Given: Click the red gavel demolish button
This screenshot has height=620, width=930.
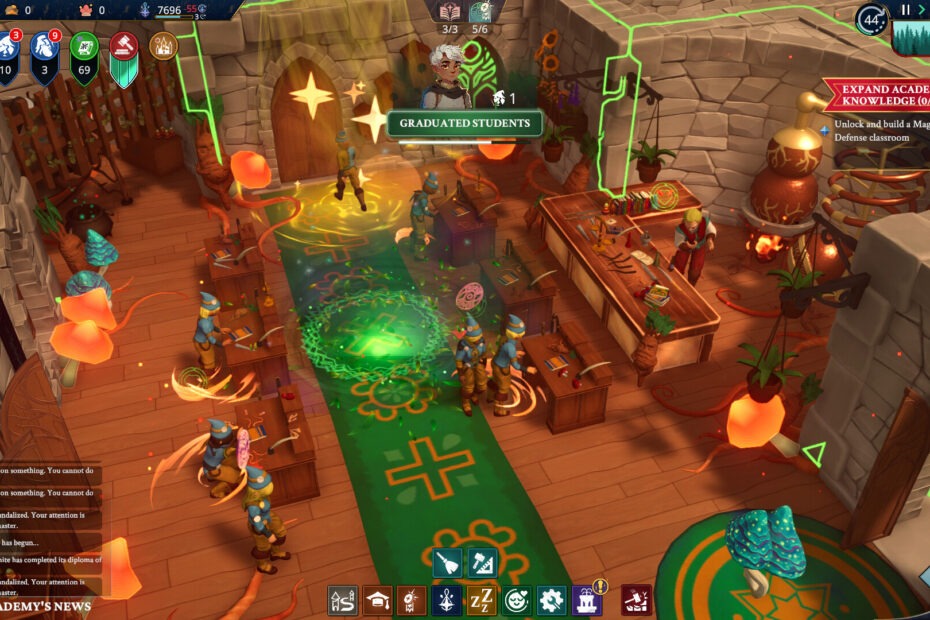Looking at the screenshot, I should 636,600.
